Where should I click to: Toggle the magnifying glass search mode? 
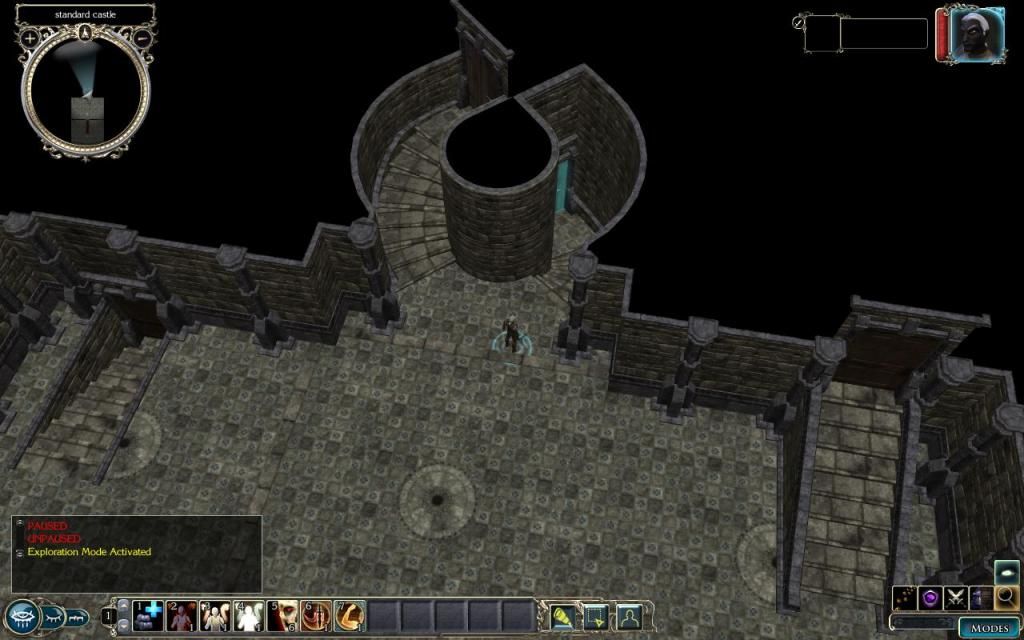pos(1006,597)
